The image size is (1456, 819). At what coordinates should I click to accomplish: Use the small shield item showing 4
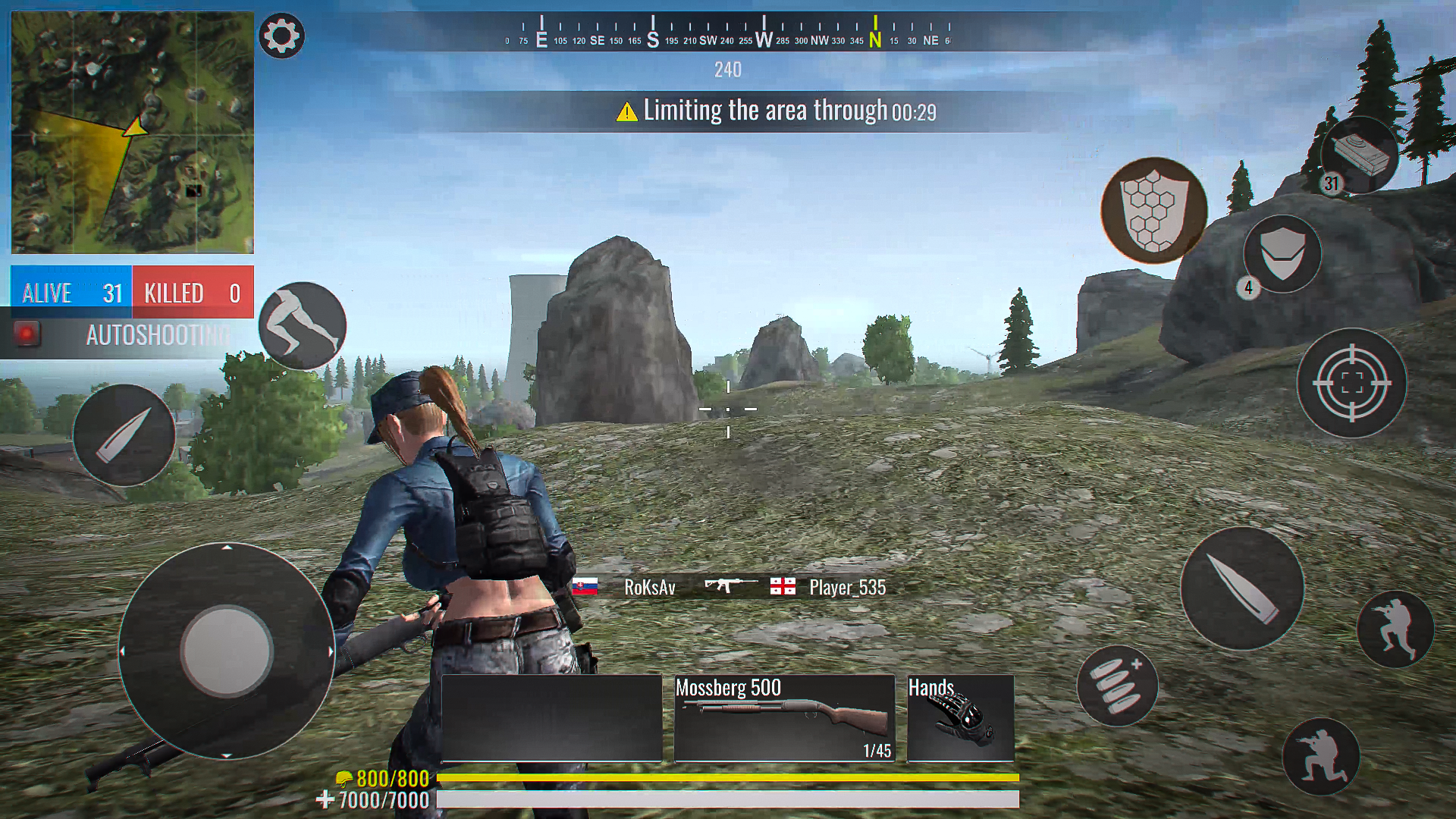pos(1282,255)
